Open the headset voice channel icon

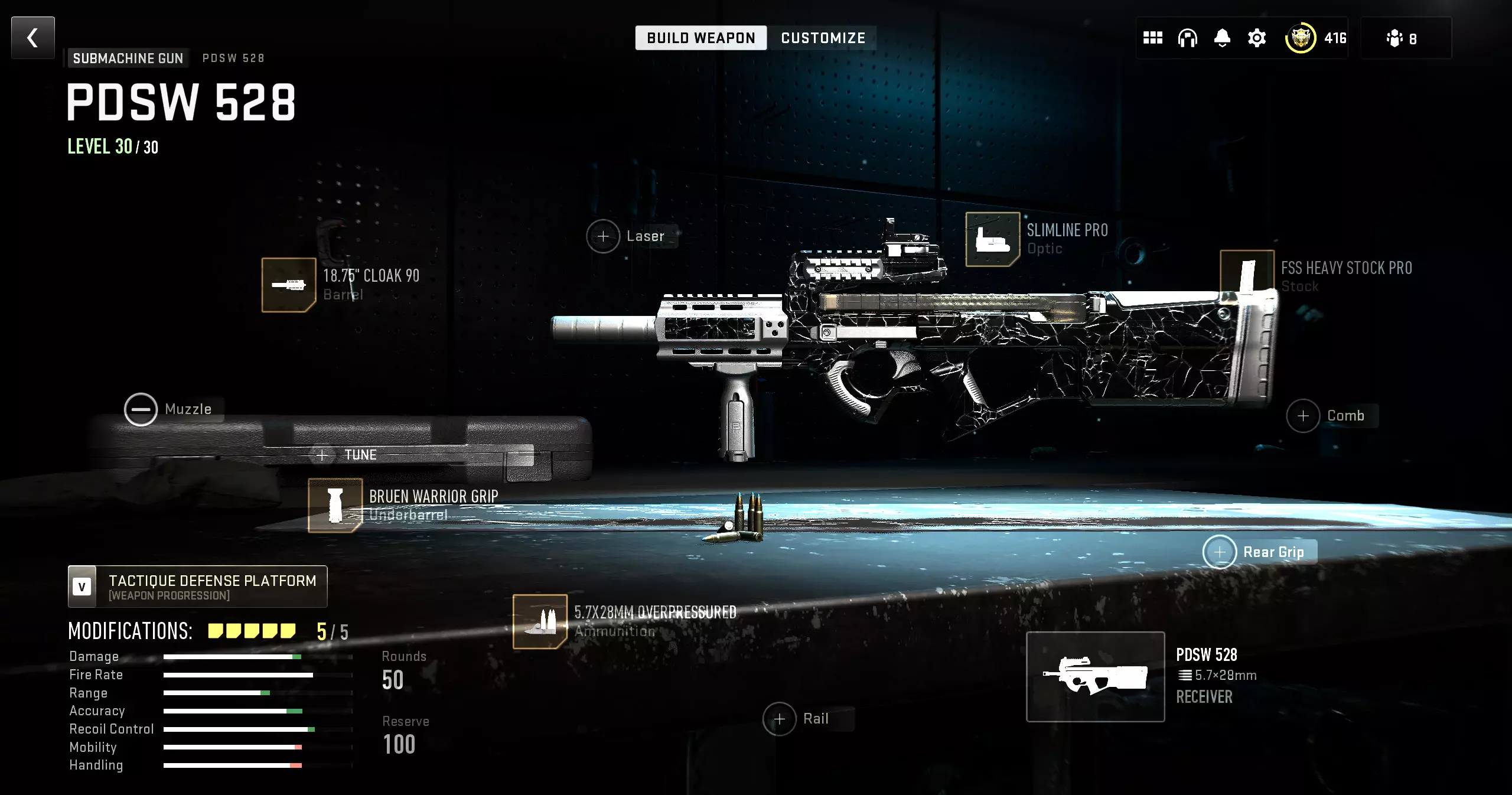(1187, 38)
